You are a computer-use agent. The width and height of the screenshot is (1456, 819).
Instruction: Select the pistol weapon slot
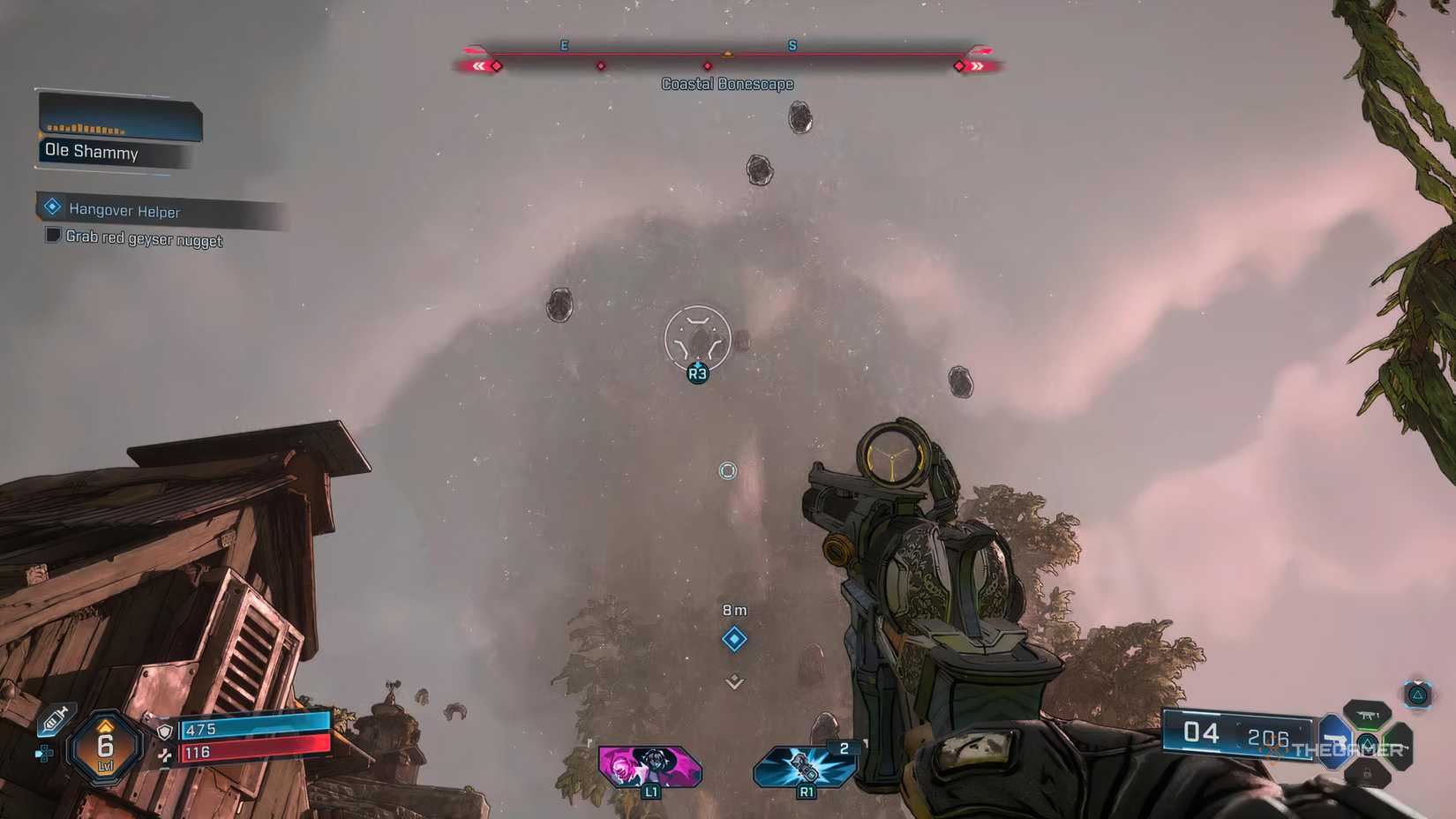click(1335, 741)
